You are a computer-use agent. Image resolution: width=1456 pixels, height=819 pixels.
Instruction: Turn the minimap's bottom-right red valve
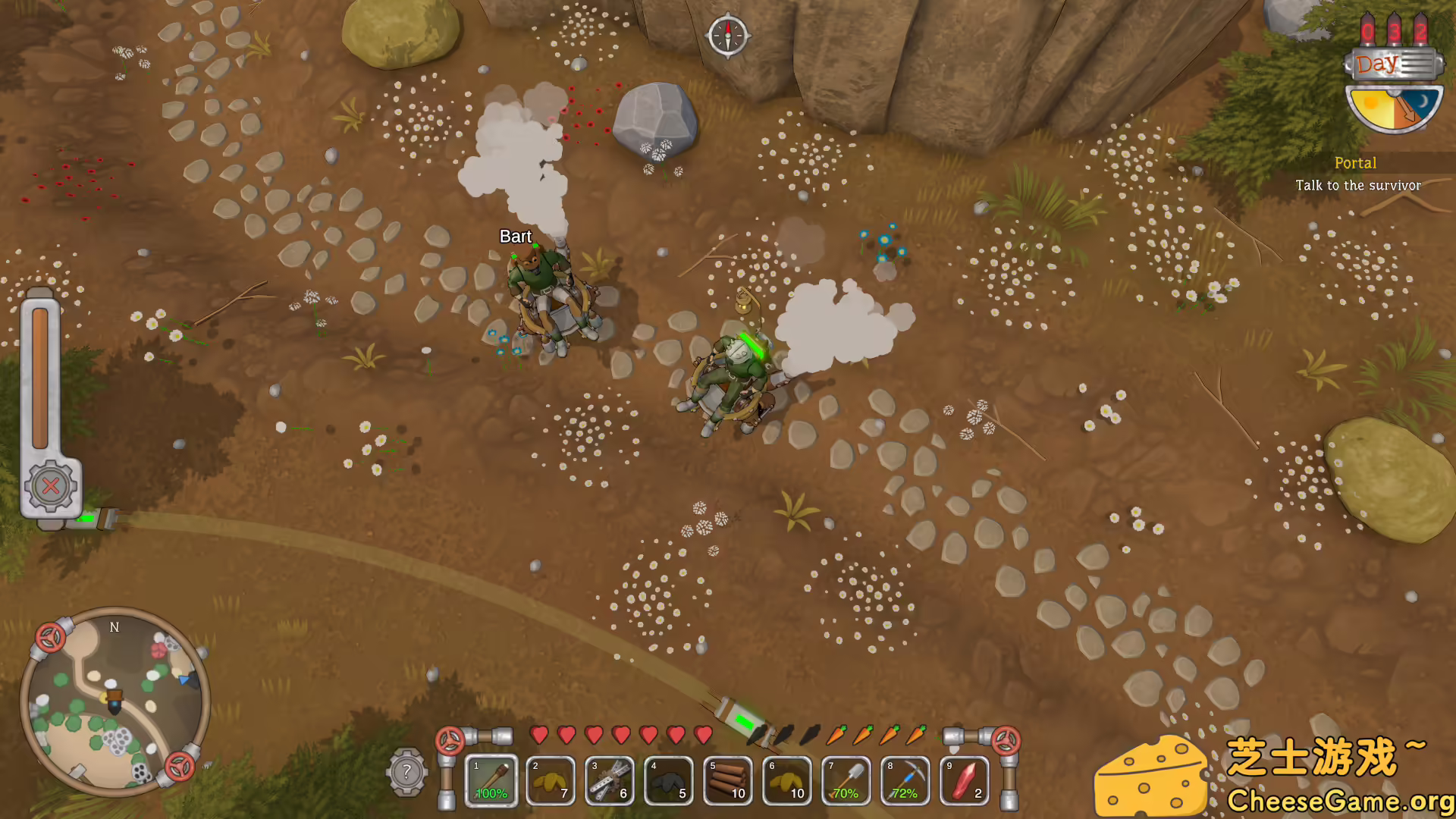(180, 767)
